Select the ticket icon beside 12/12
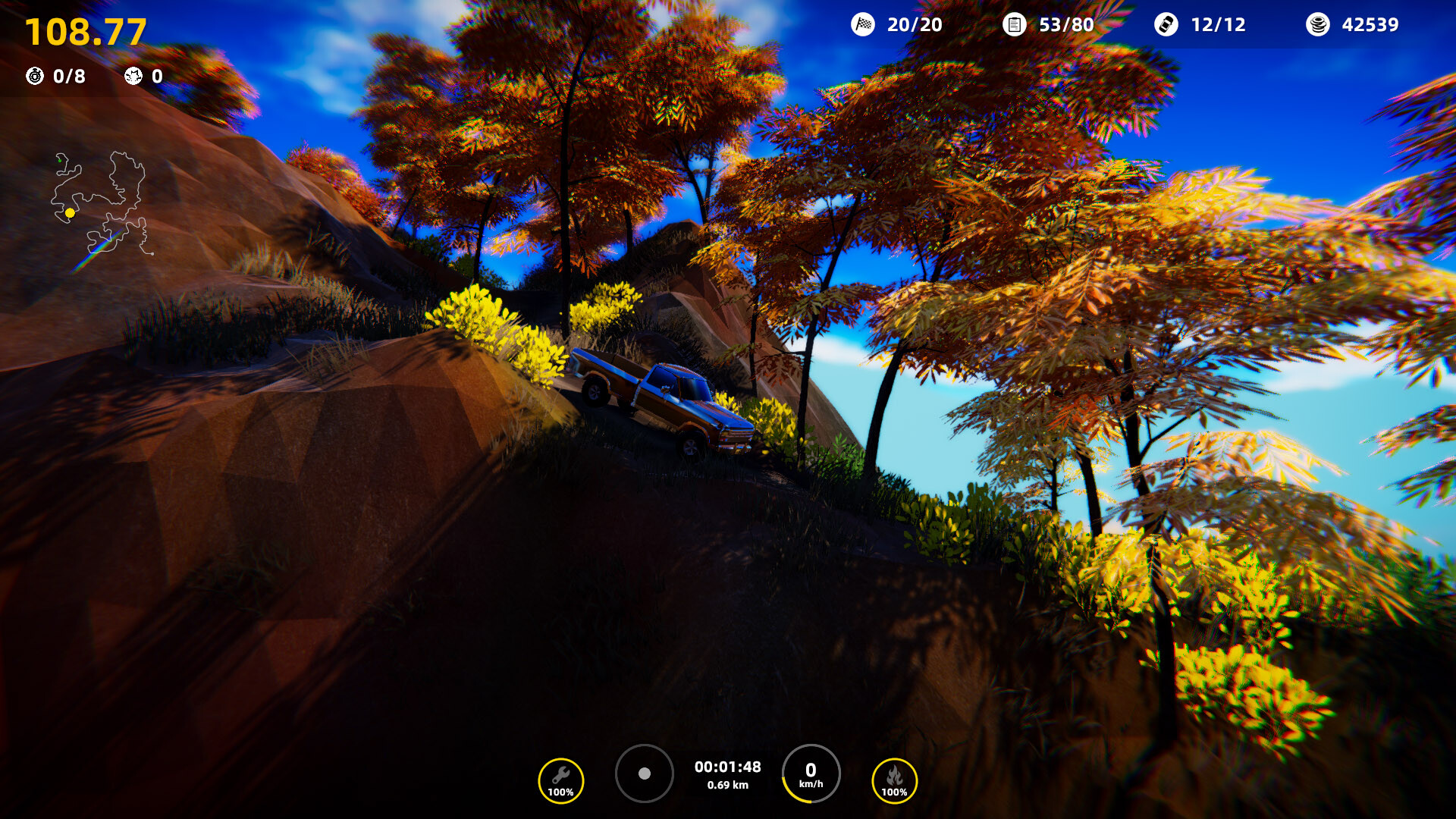This screenshot has height=819, width=1456. 1166,24
